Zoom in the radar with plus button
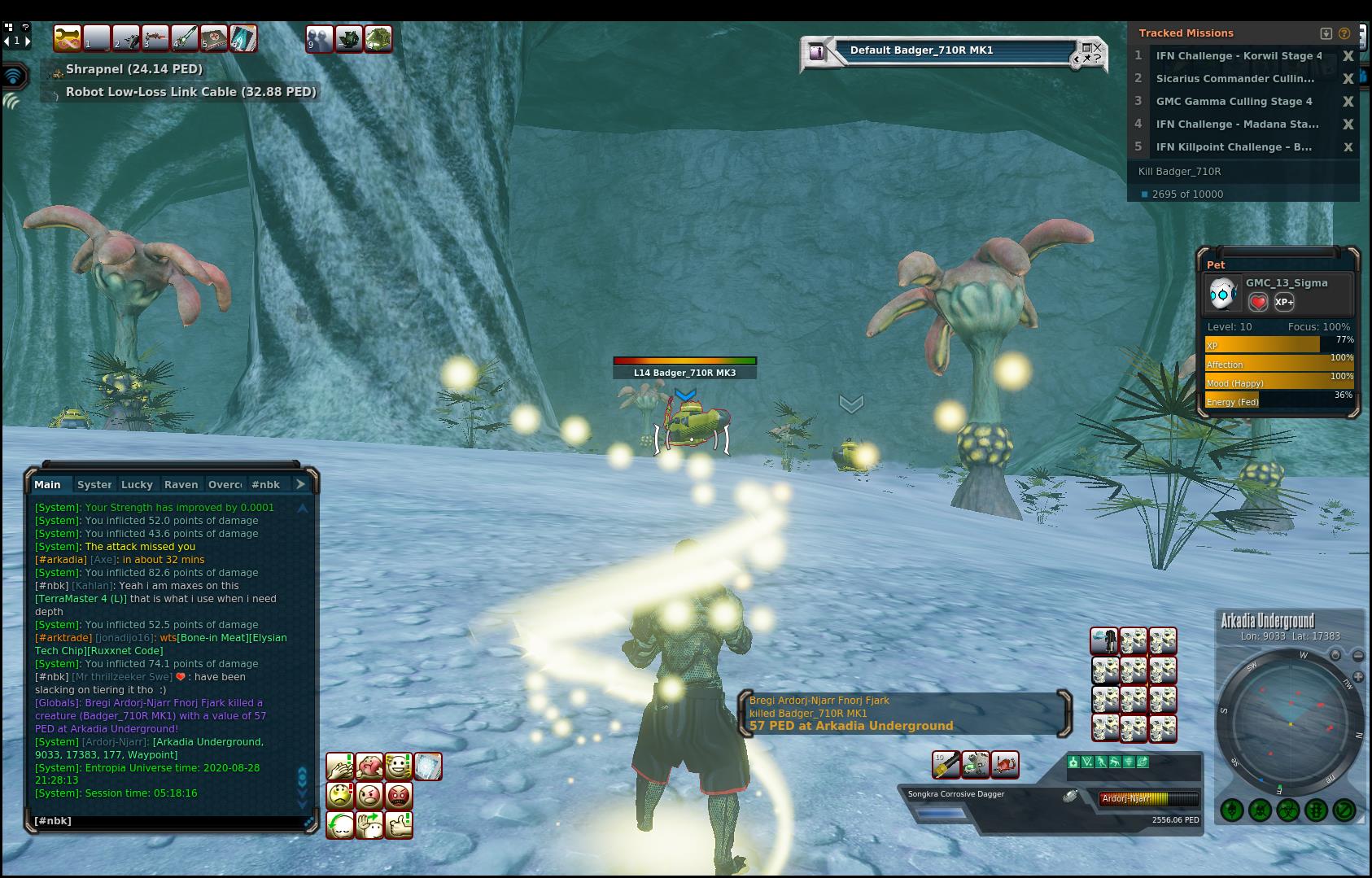The height and width of the screenshot is (878, 1372). [1359, 677]
